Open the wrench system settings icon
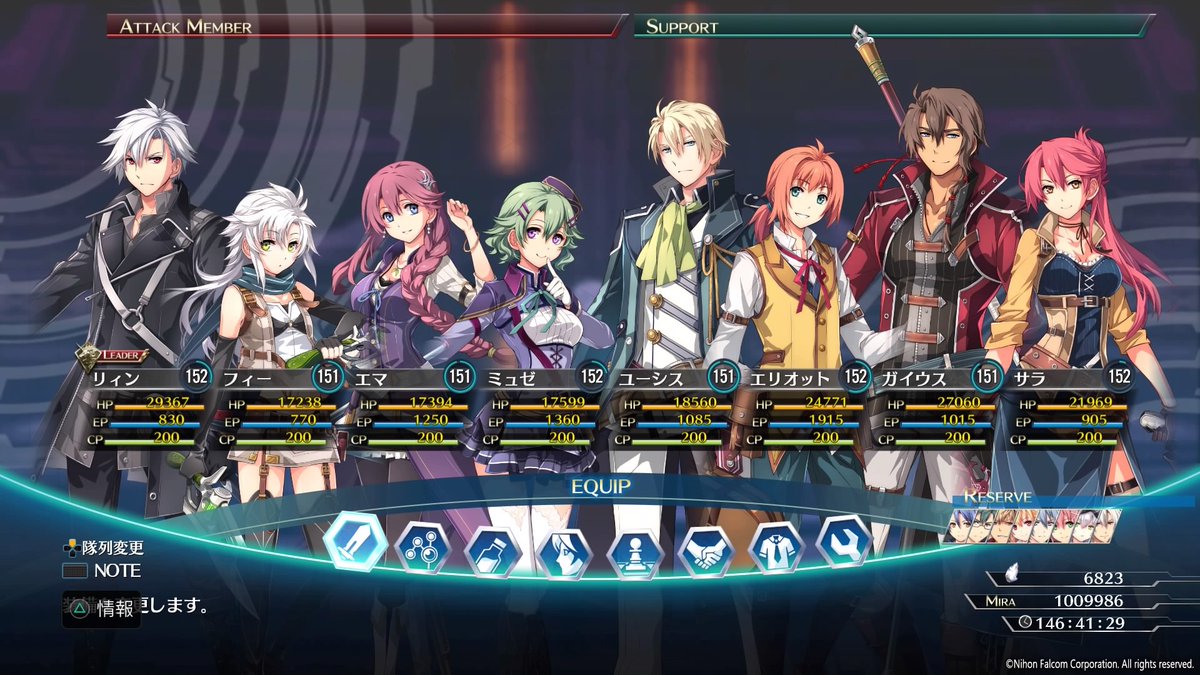The width and height of the screenshot is (1200, 675). (845, 542)
